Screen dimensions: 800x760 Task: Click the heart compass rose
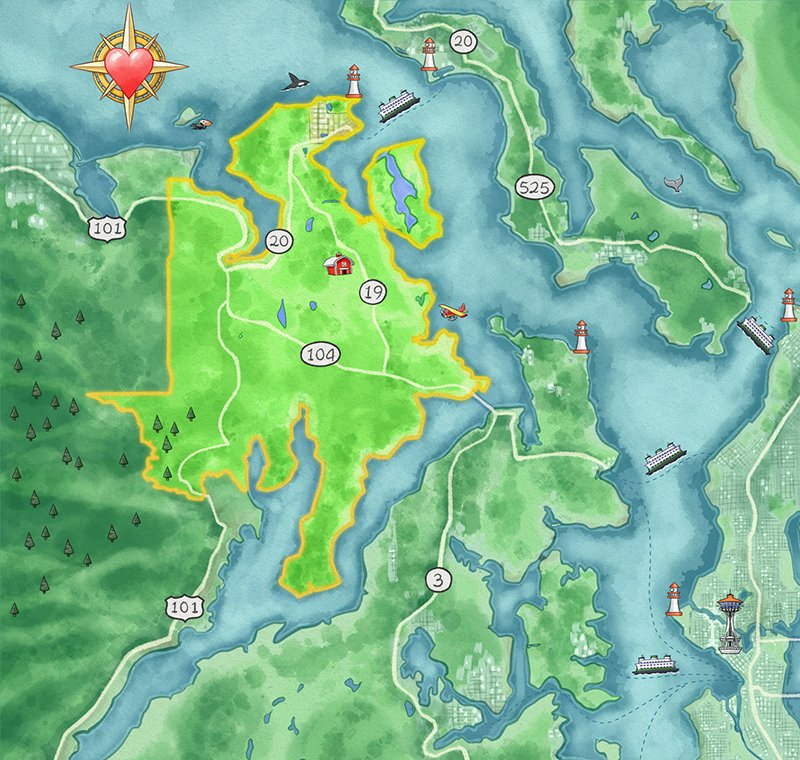click(129, 66)
